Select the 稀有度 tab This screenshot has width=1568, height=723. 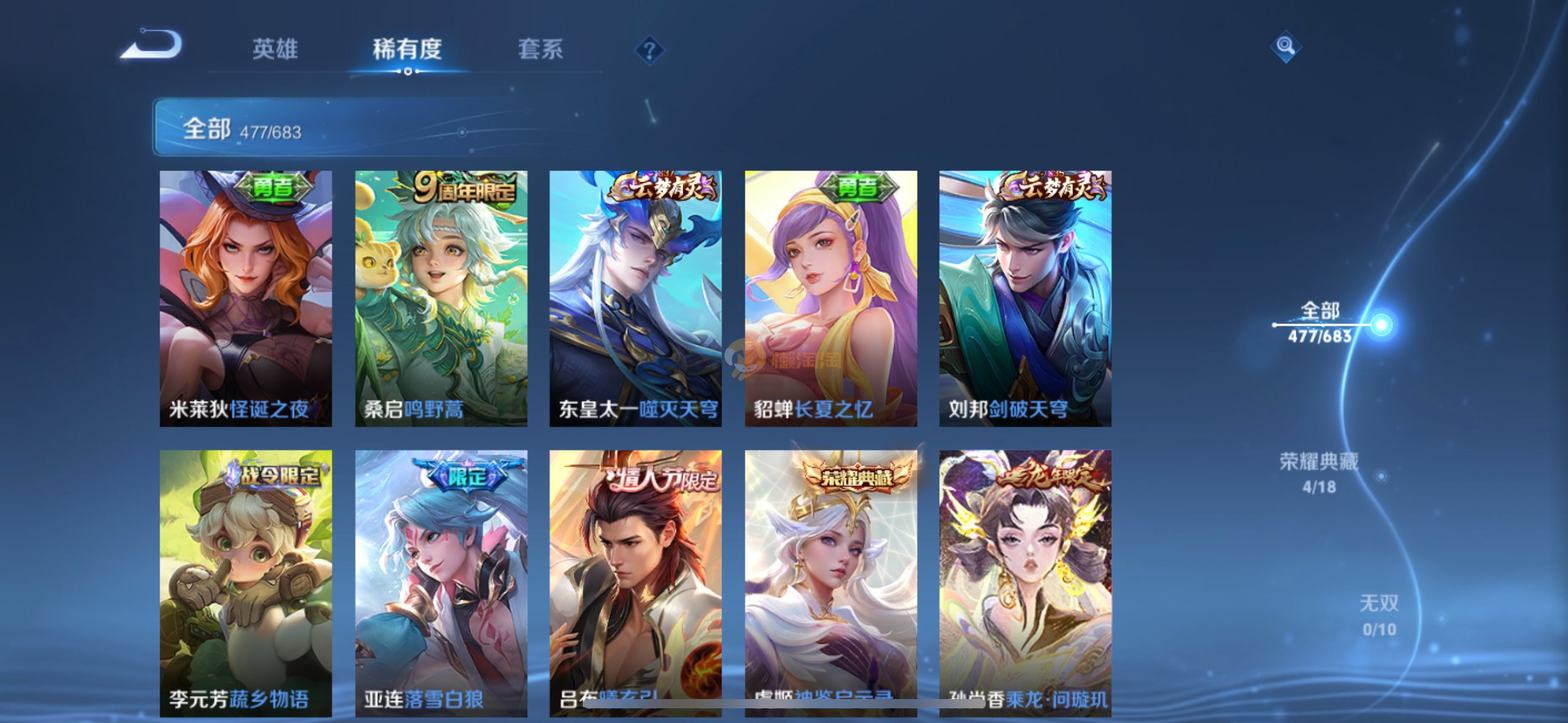click(x=407, y=49)
